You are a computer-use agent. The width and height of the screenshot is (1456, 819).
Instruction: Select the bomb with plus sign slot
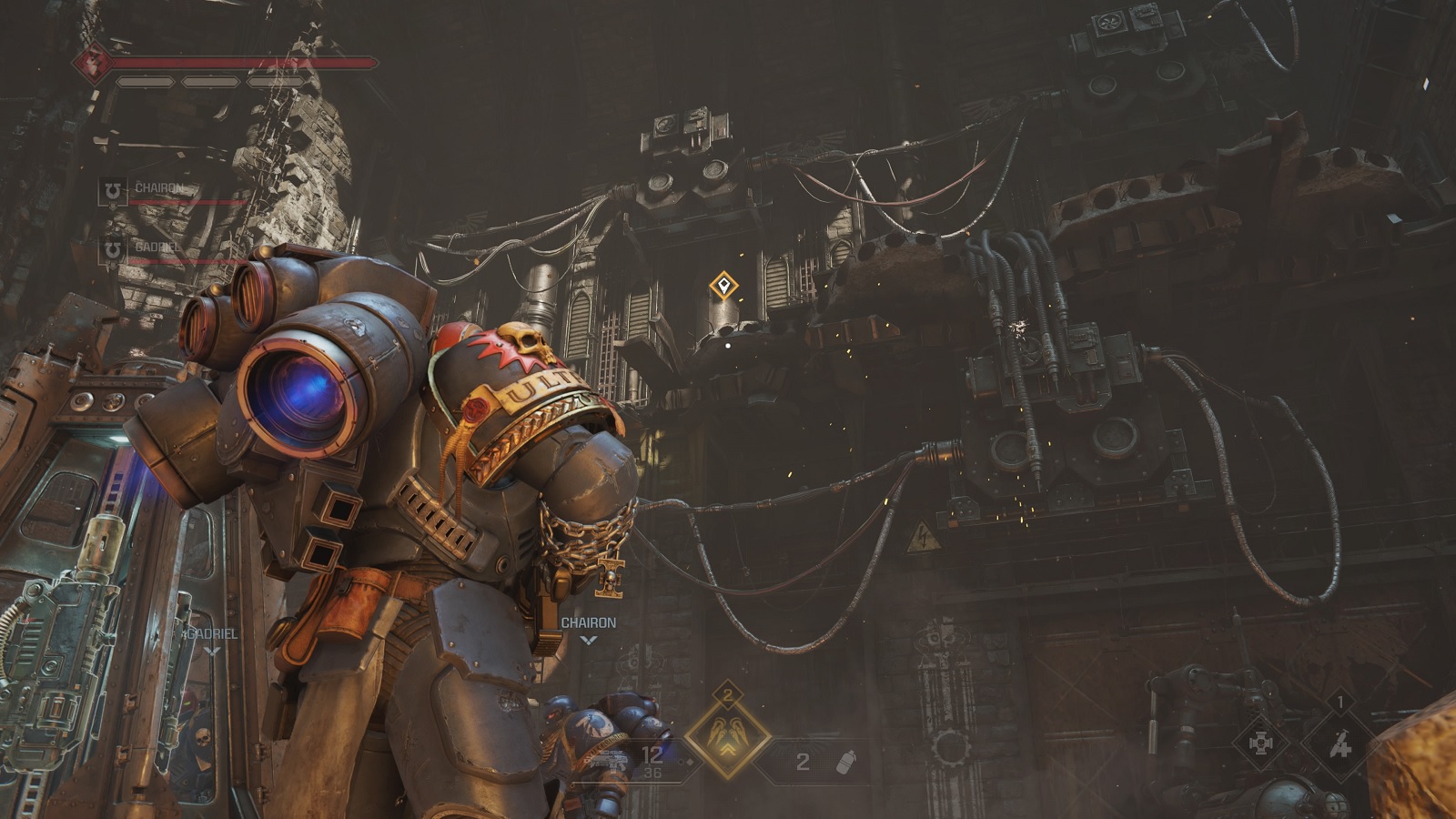tap(1339, 743)
